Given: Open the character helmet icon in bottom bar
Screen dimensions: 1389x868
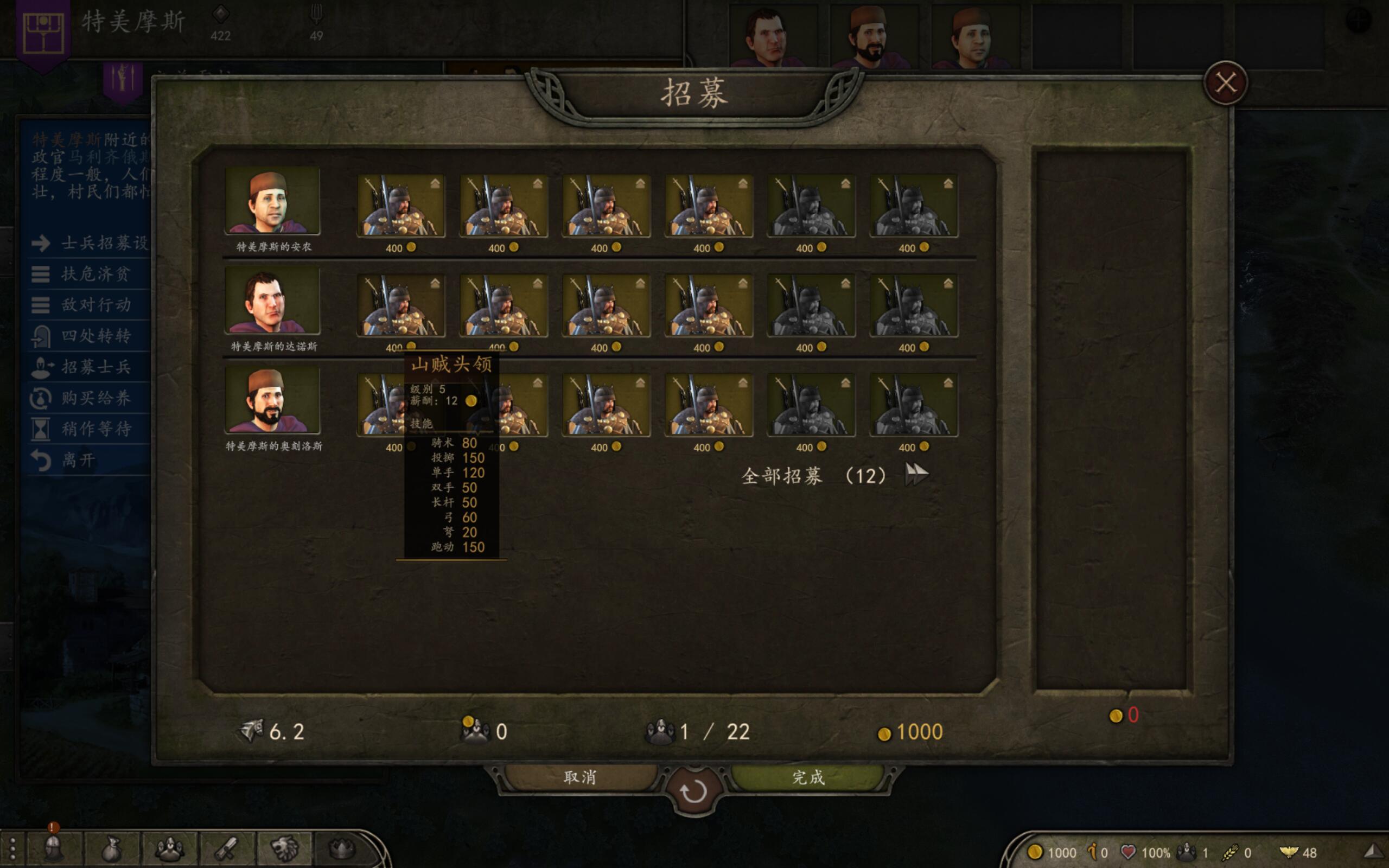Looking at the screenshot, I should point(54,848).
